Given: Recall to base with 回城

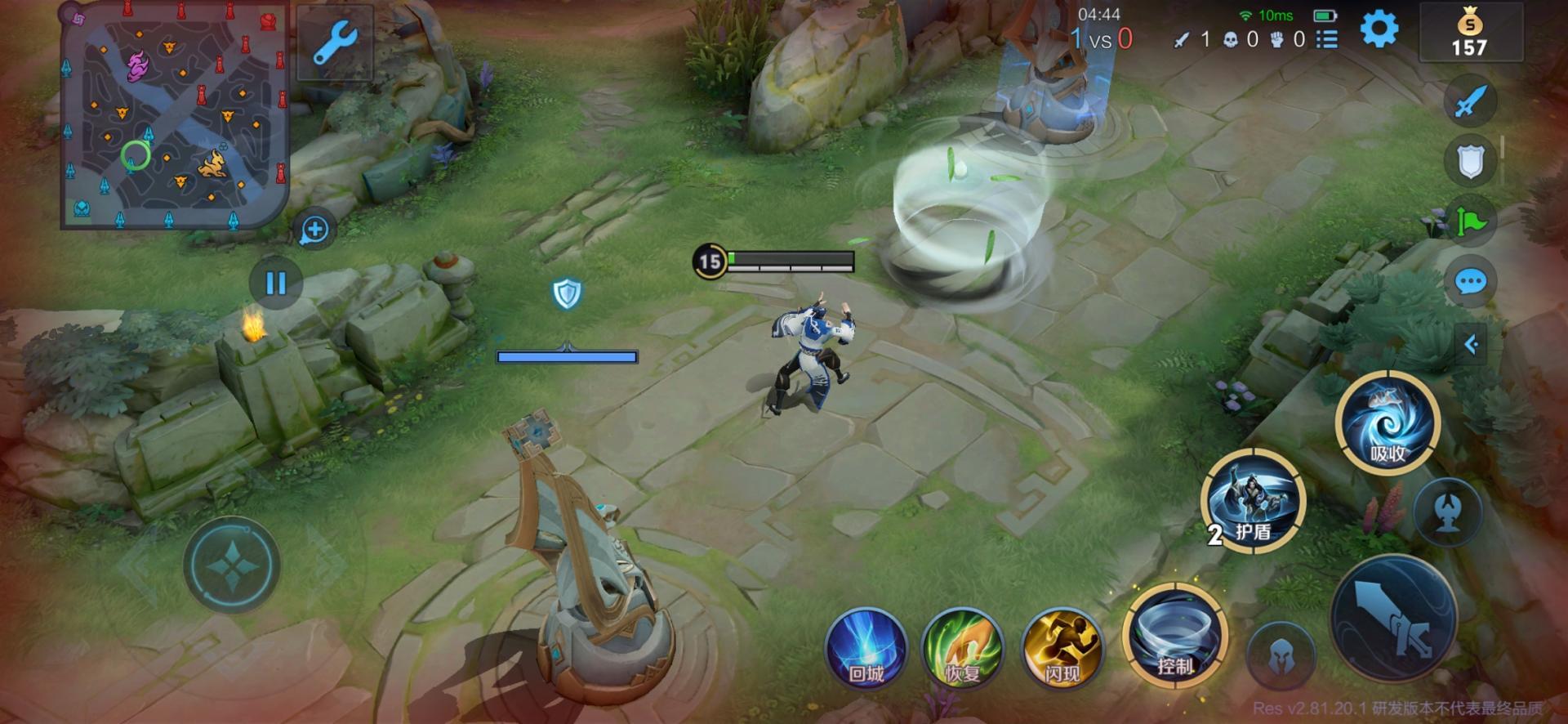Looking at the screenshot, I should pyautogui.click(x=866, y=648).
